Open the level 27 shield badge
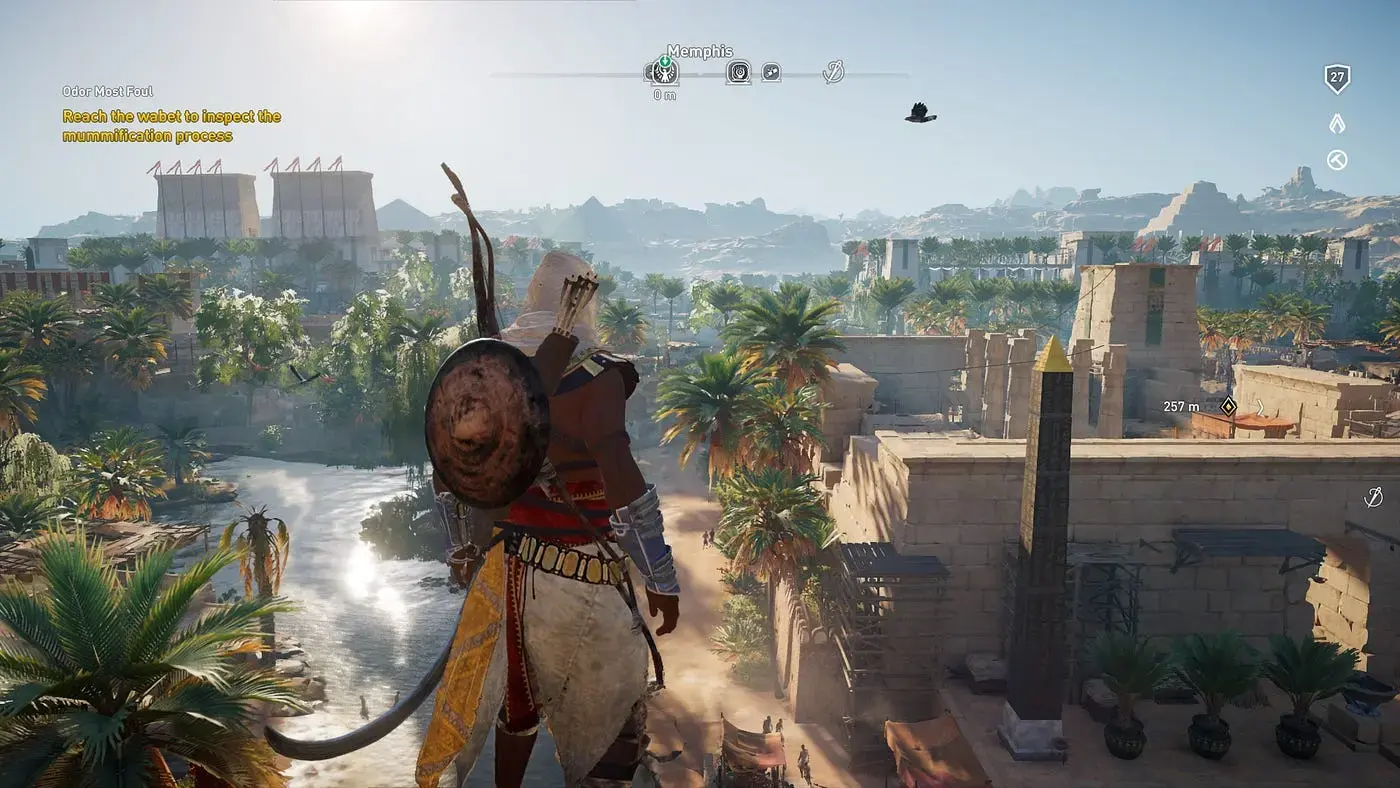1400x788 pixels. click(1337, 79)
